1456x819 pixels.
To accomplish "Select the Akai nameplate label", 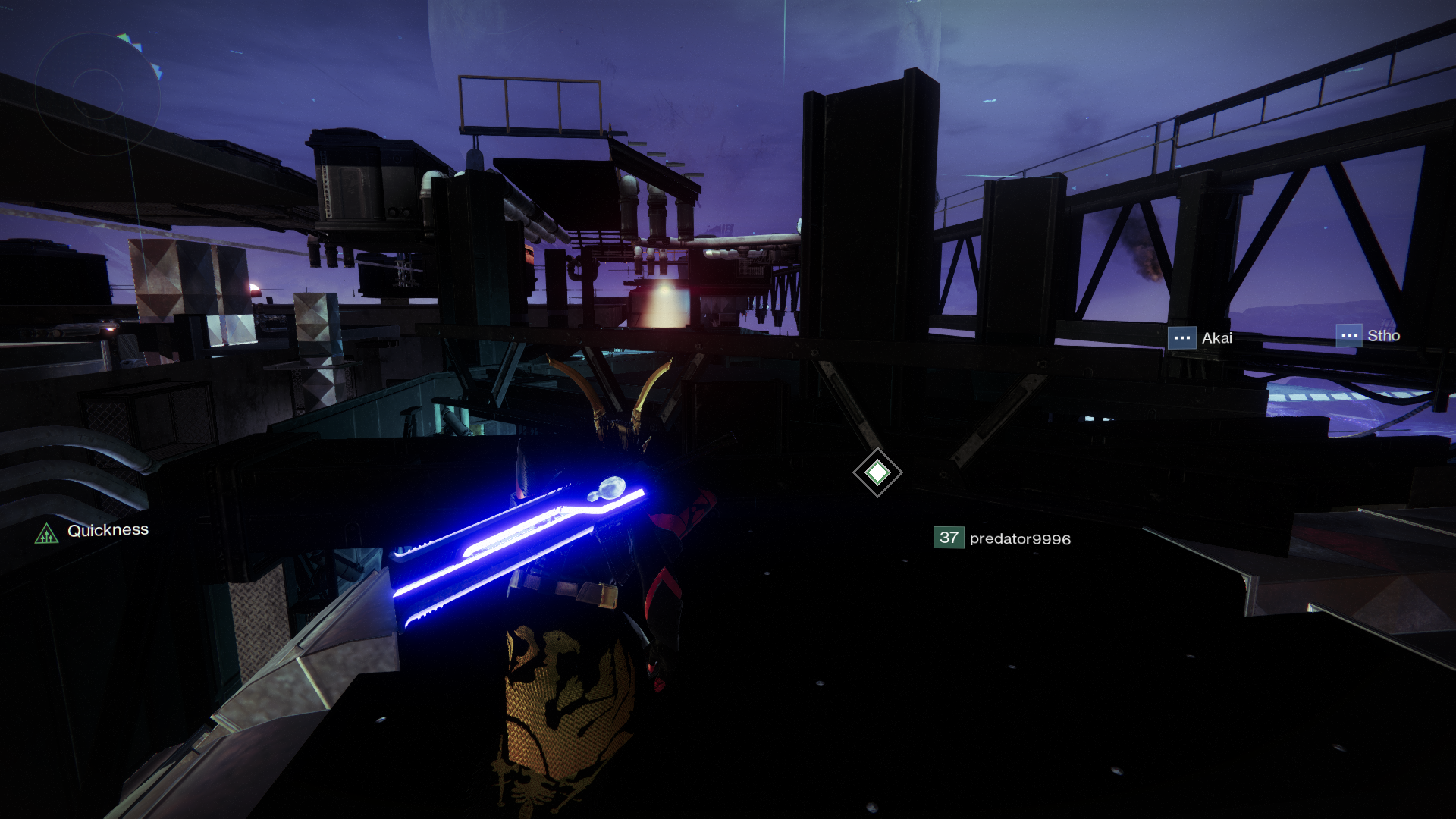I will [1217, 337].
